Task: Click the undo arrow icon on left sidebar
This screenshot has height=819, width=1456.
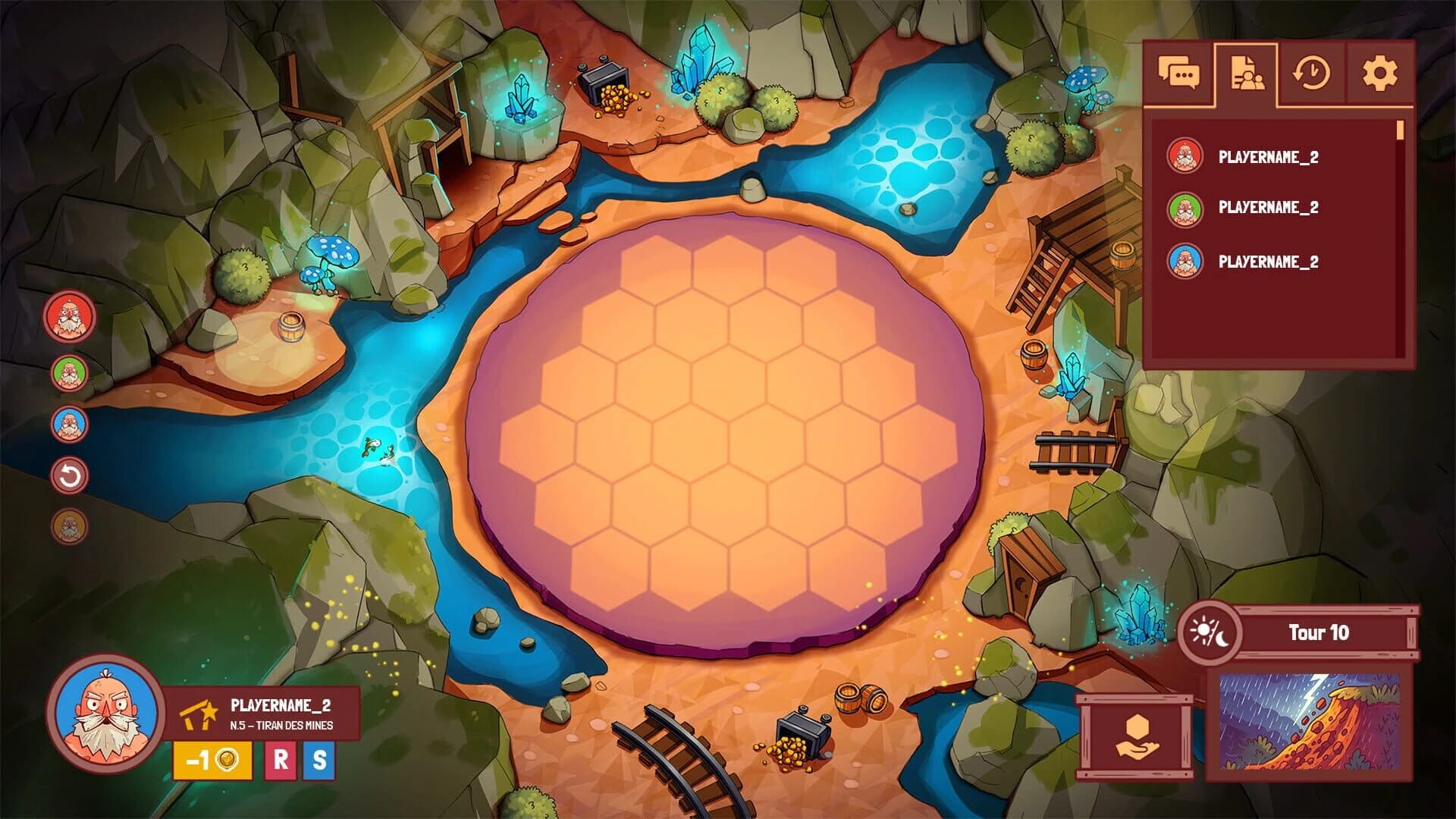Action: click(x=69, y=476)
